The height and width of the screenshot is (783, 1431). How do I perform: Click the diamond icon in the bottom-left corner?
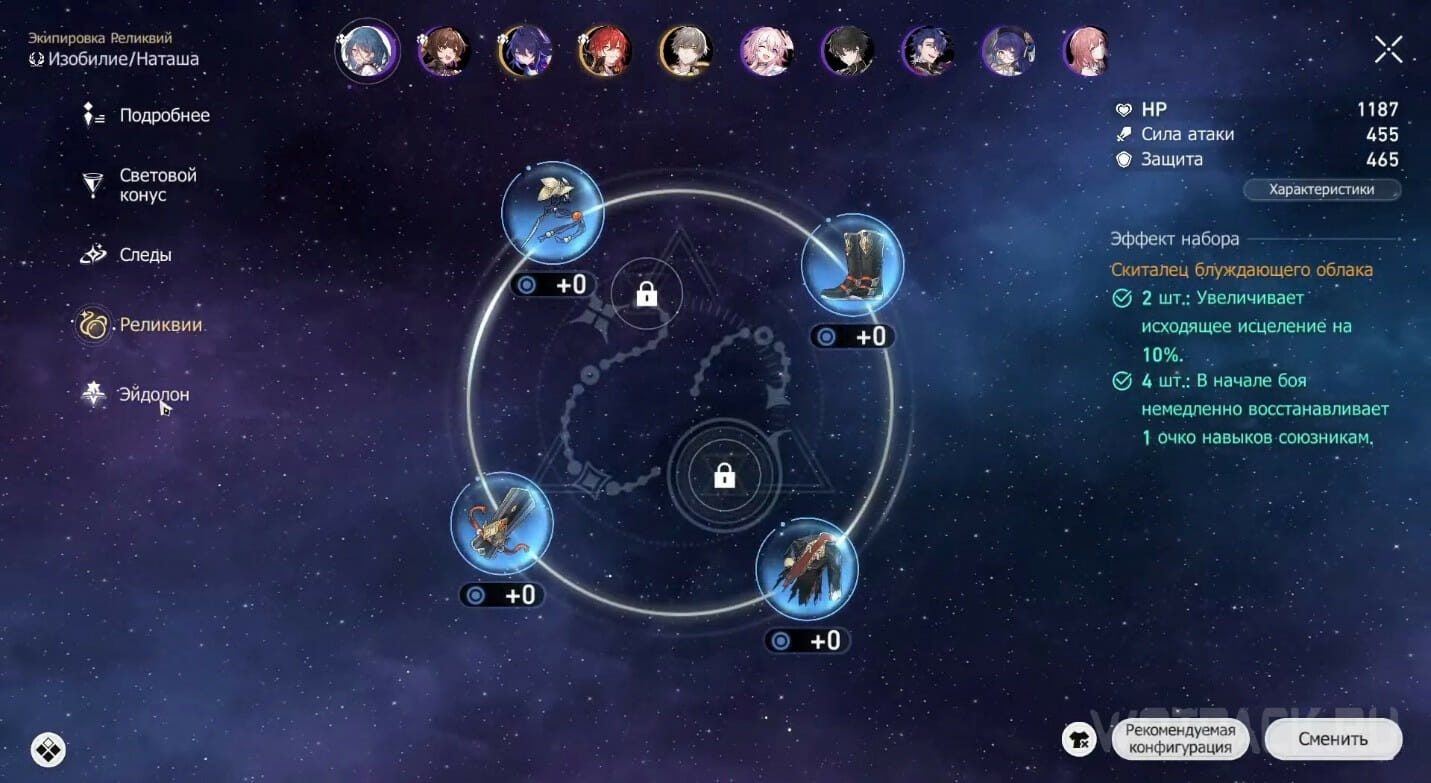pos(48,747)
